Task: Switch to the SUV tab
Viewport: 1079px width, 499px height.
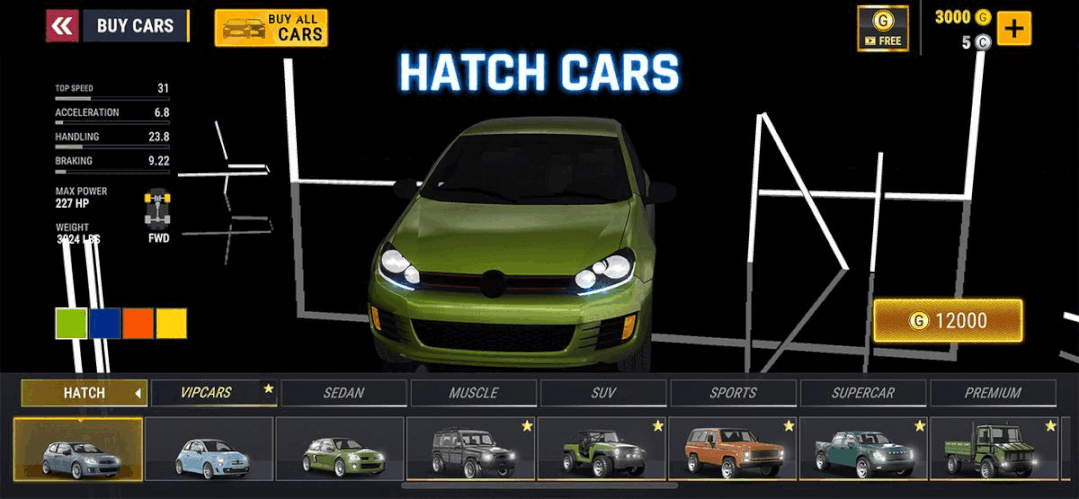Action: pos(603,393)
